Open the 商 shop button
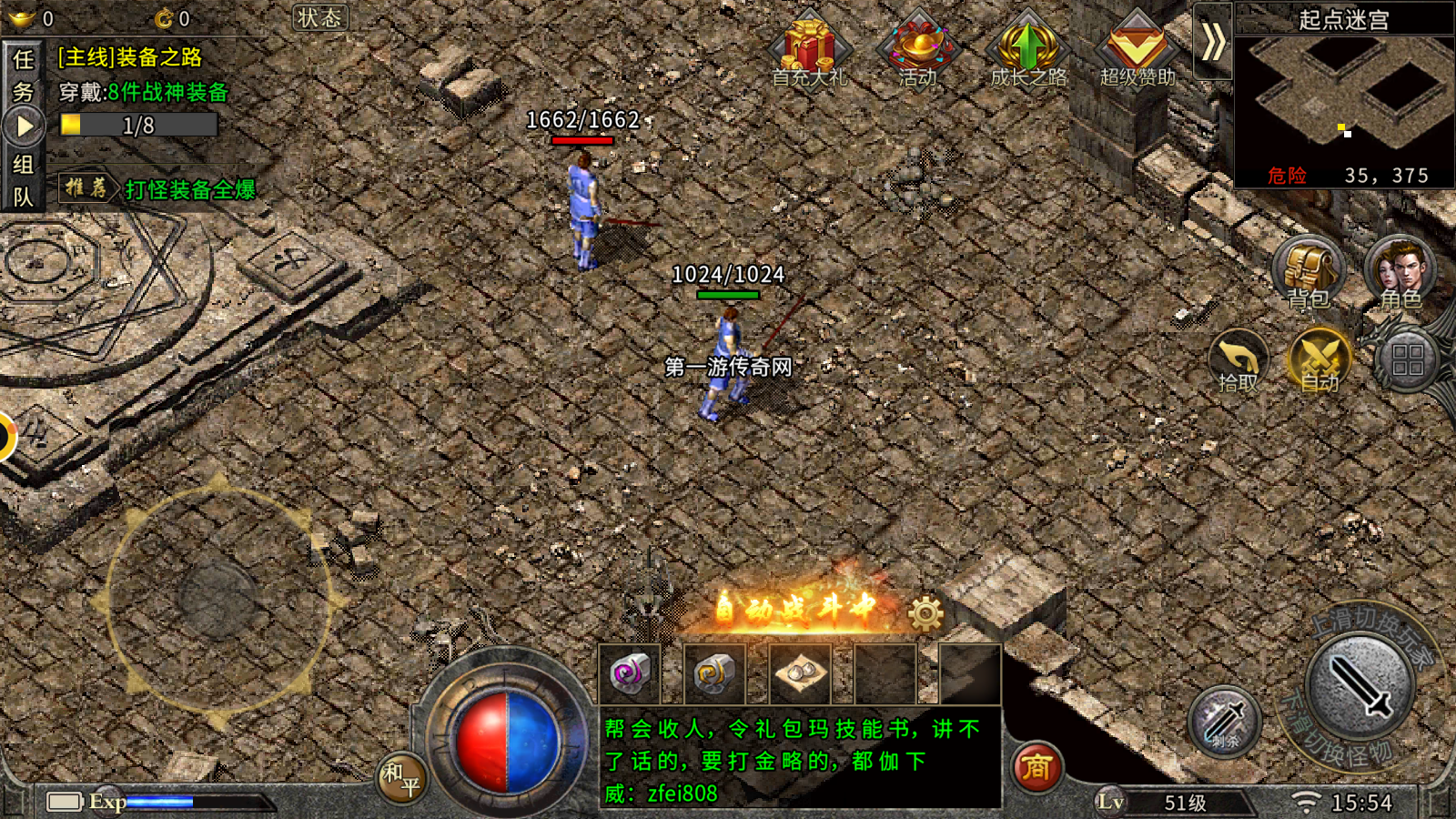This screenshot has height=819, width=1456. coord(1036,767)
